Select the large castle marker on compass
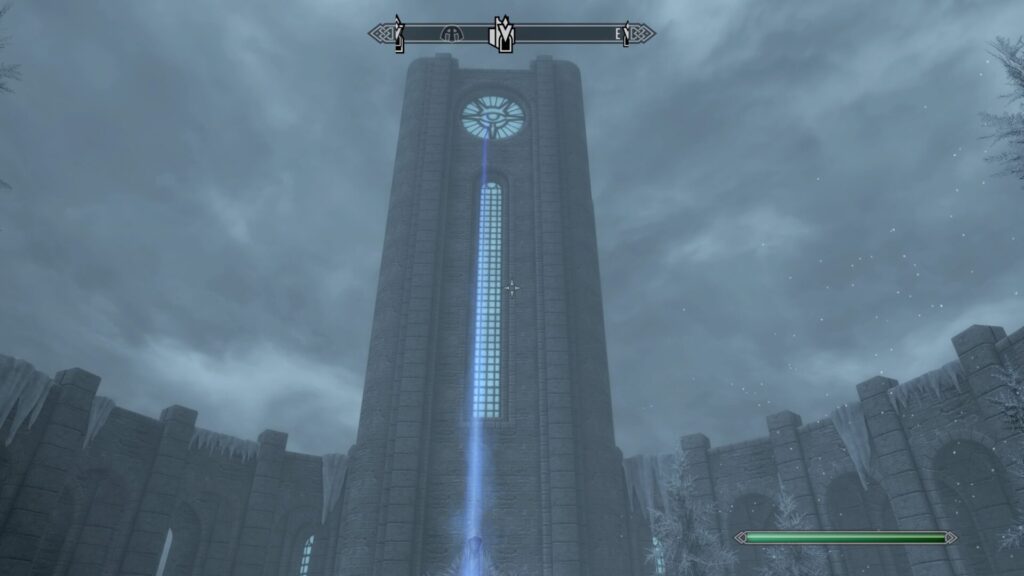 pos(501,34)
